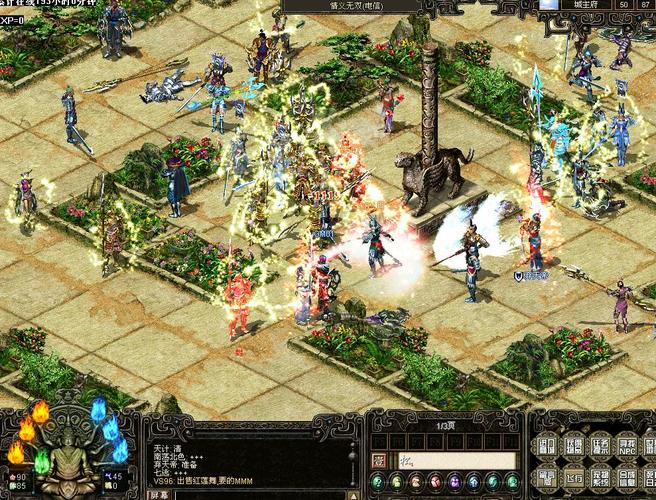656x500 pixels.
Task: Click the chat text input field
Action: [x=457, y=460]
